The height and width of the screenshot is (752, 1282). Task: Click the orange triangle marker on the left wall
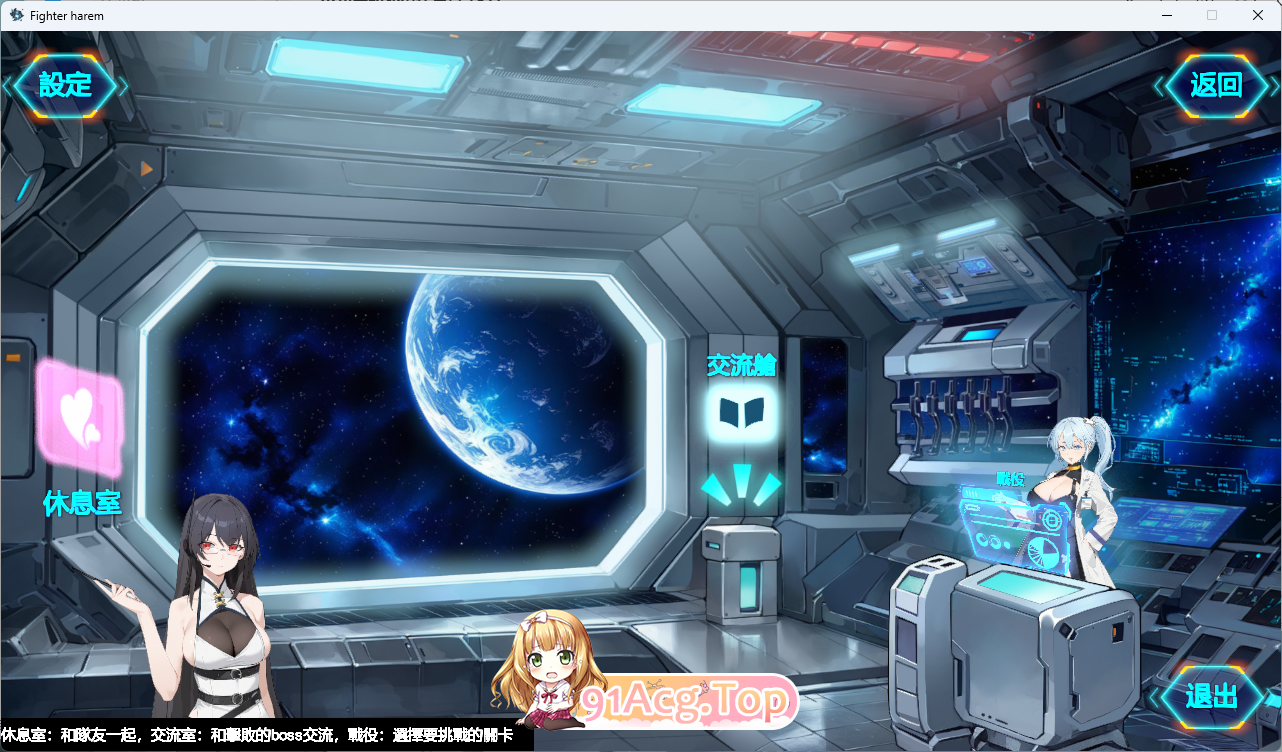click(x=146, y=168)
